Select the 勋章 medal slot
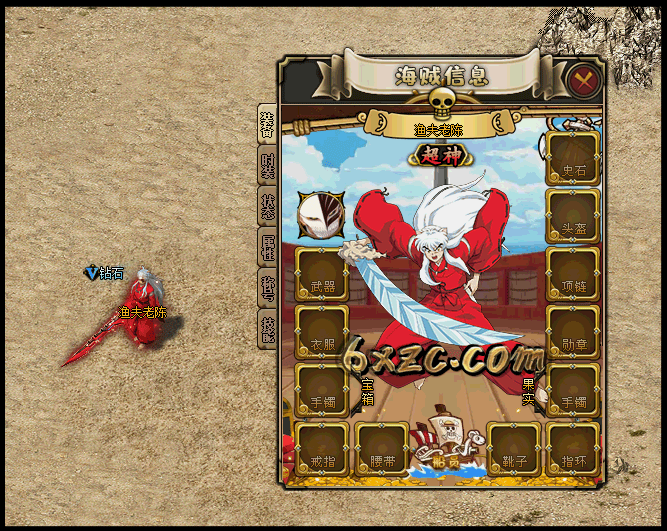Image resolution: width=667 pixels, height=531 pixels. [x=573, y=332]
